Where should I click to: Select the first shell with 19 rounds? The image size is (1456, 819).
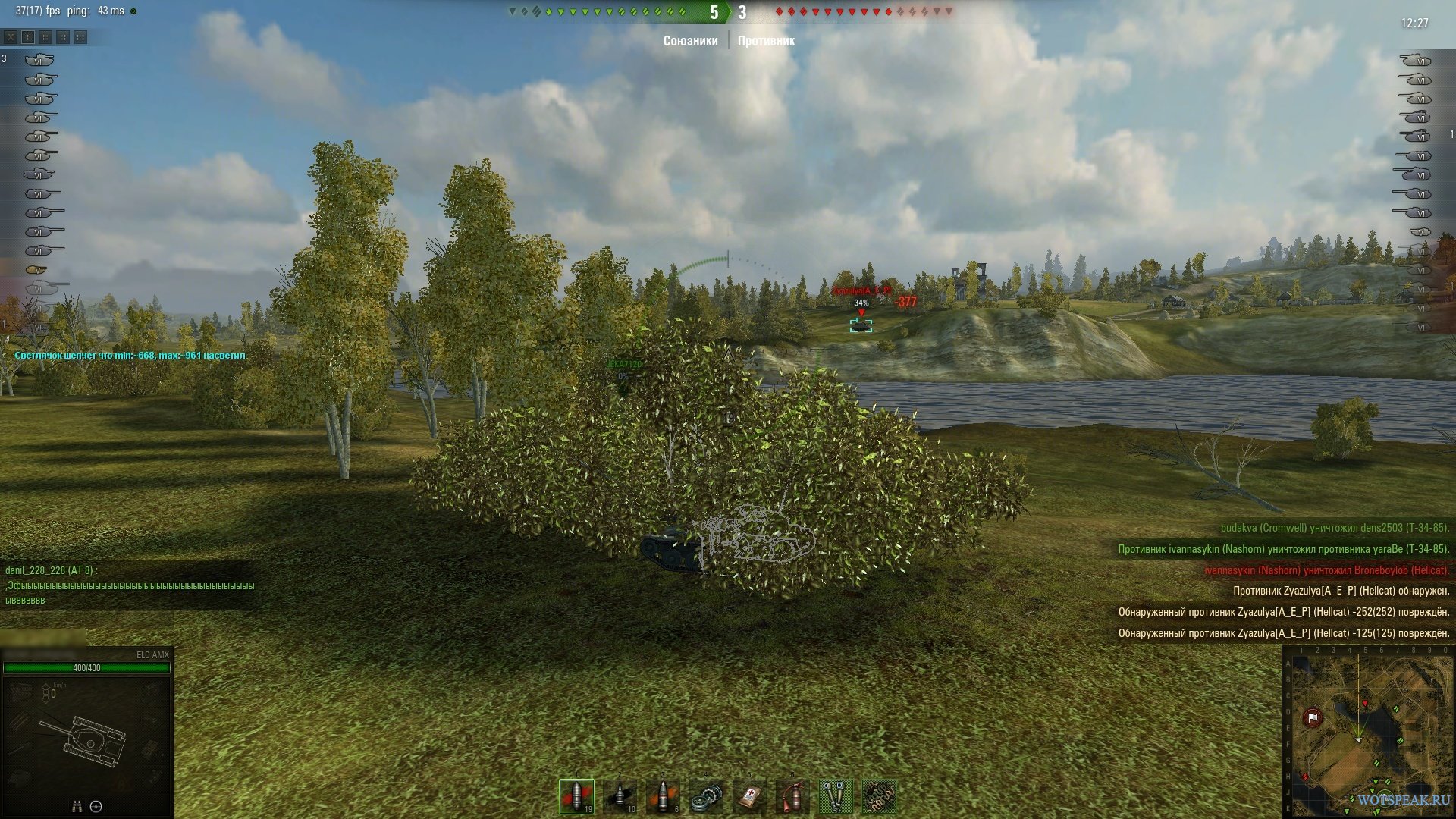tap(576, 796)
